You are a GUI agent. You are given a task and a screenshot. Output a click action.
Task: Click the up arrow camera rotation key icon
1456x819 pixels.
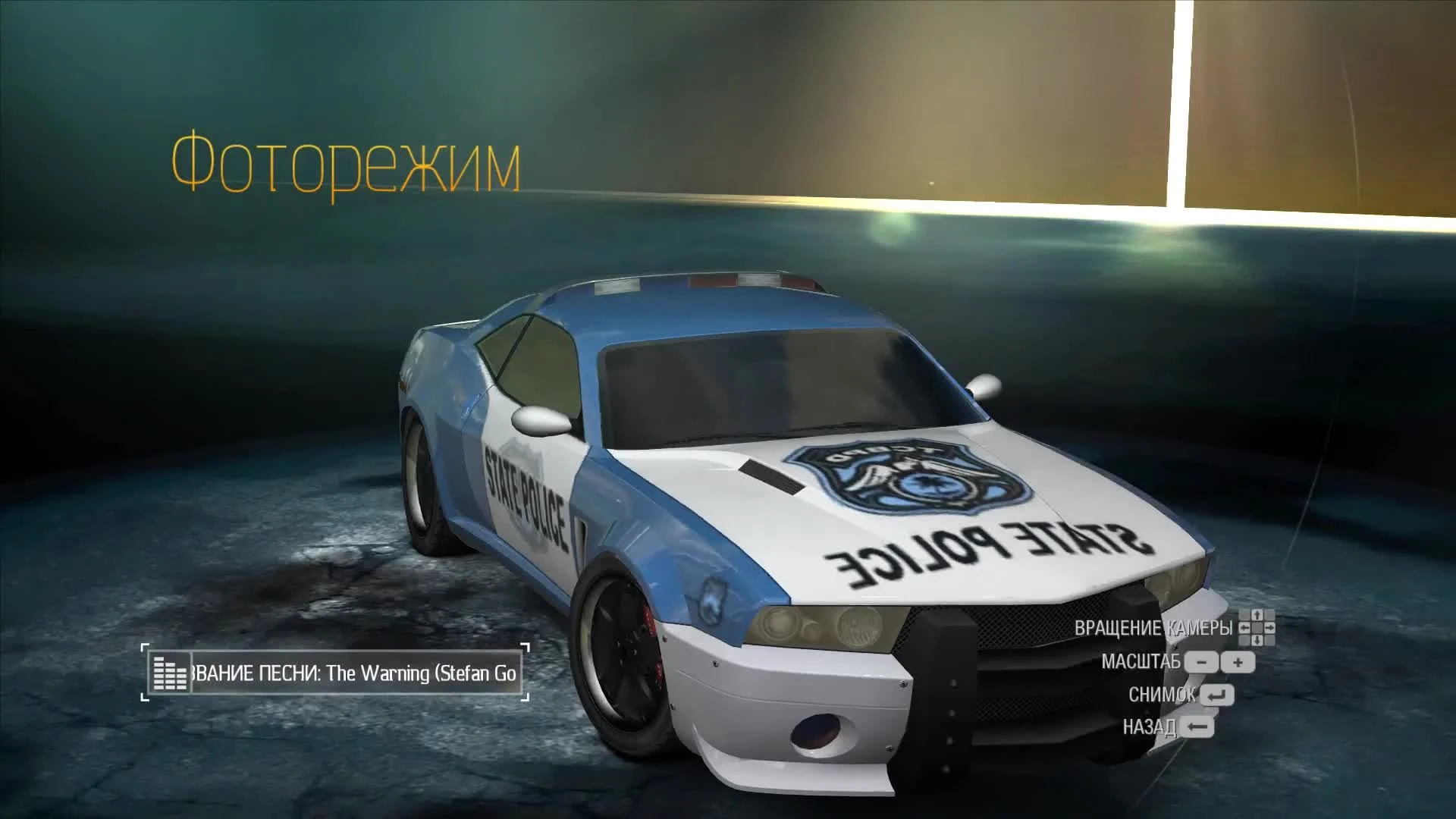pyautogui.click(x=1257, y=615)
